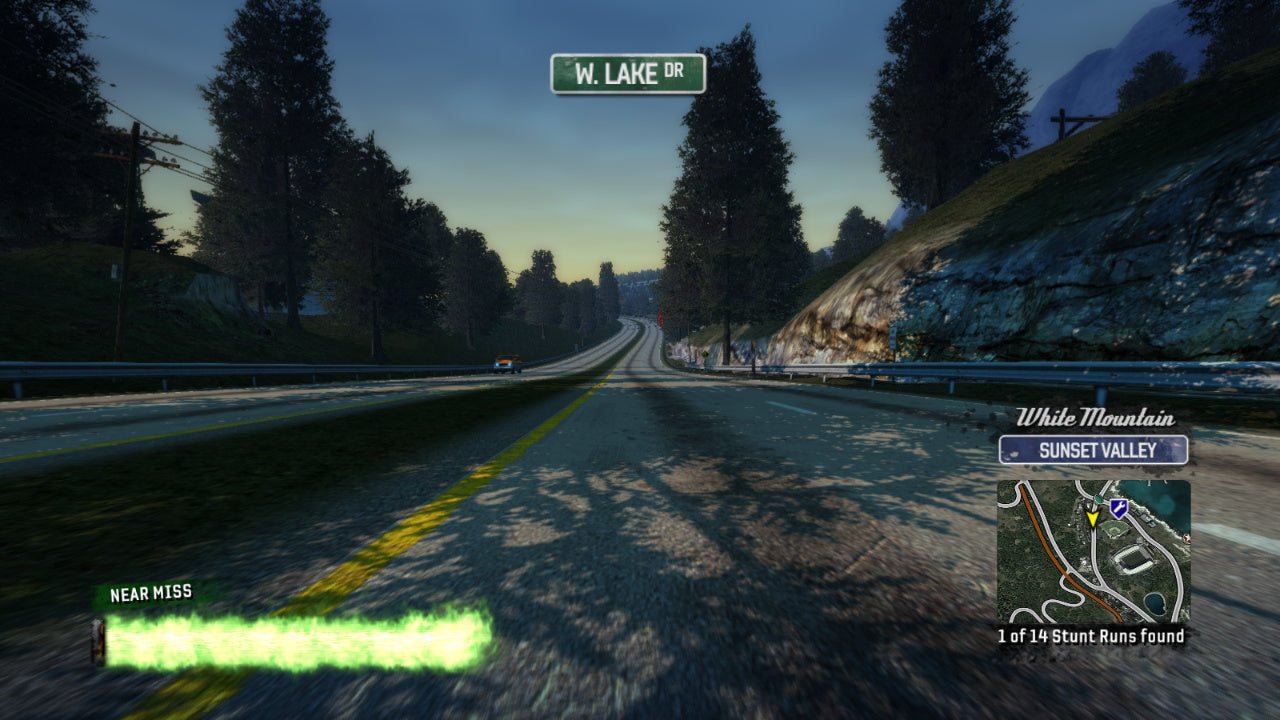Select the yellow player arrow on the minimap
The width and height of the screenshot is (1280, 720).
pos(1093,518)
